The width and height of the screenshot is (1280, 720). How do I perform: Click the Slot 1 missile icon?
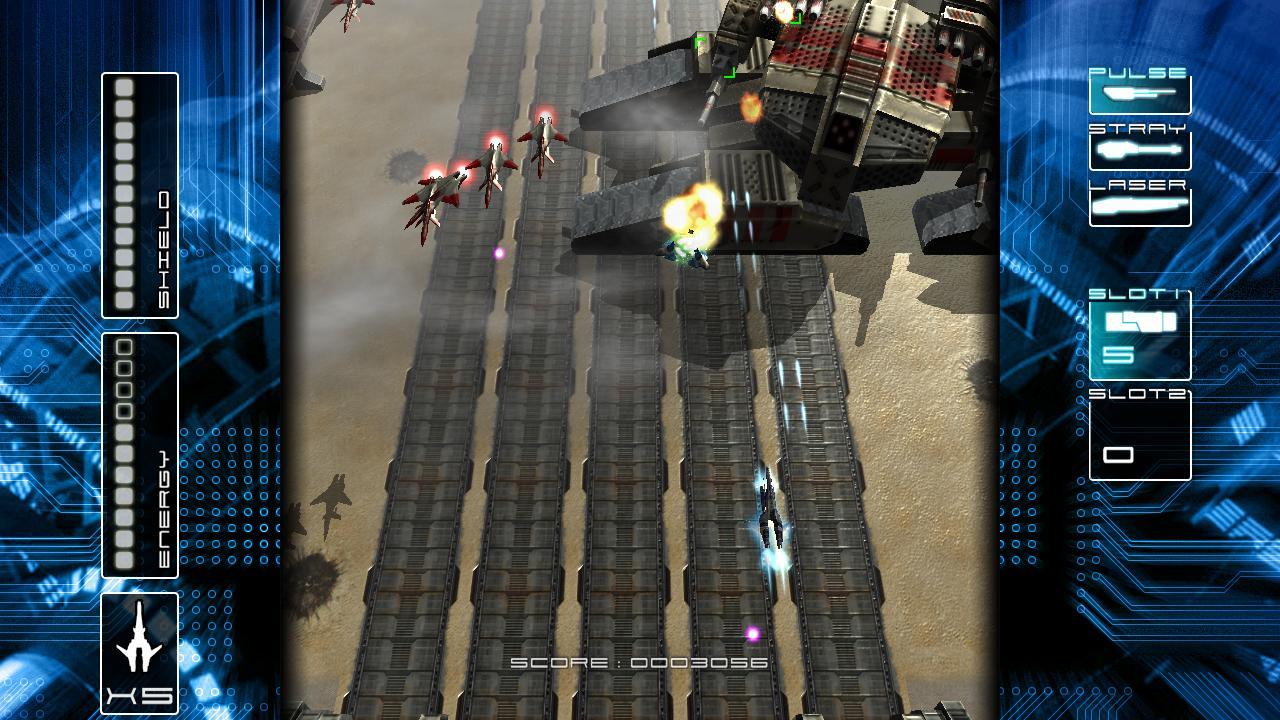click(1139, 322)
